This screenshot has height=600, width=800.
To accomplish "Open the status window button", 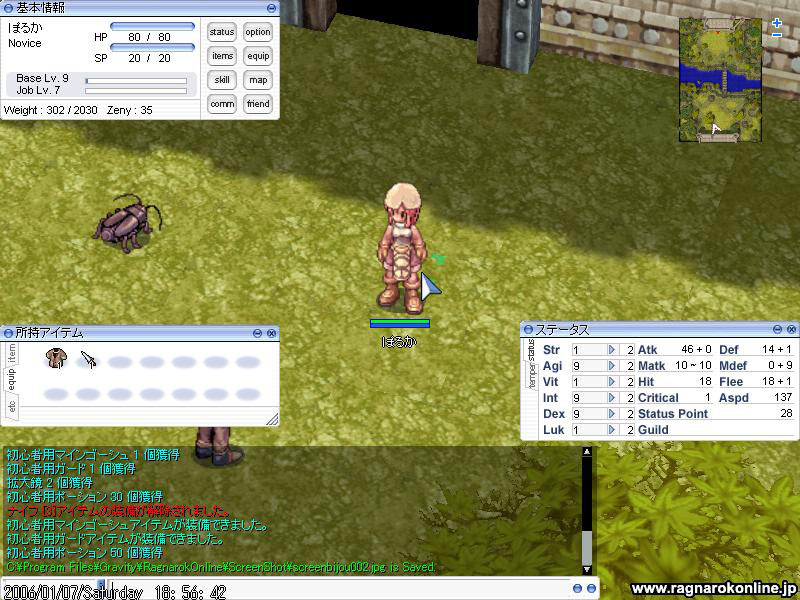I will 222,32.
